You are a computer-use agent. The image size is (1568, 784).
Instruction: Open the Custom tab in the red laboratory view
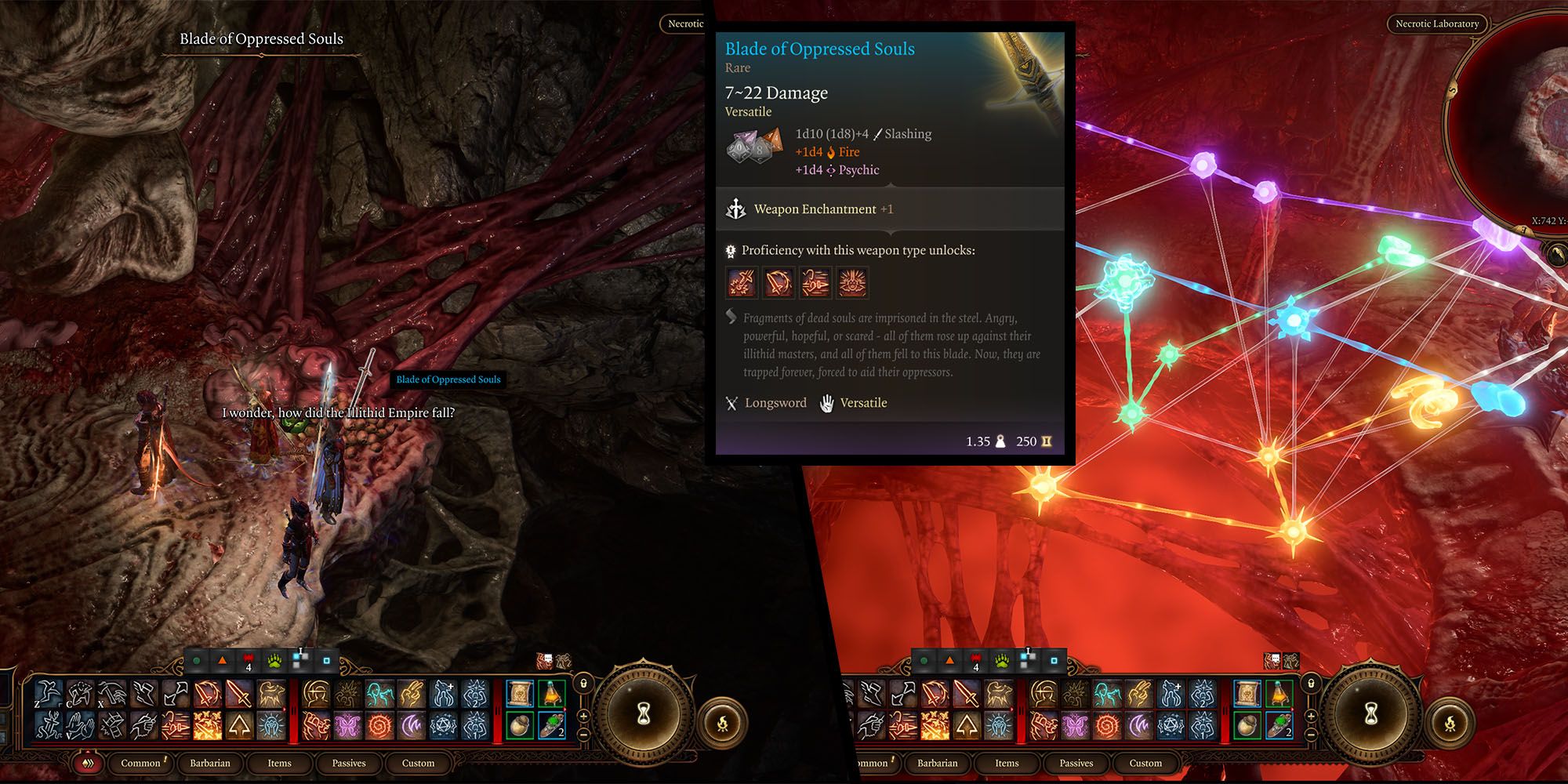click(1145, 763)
